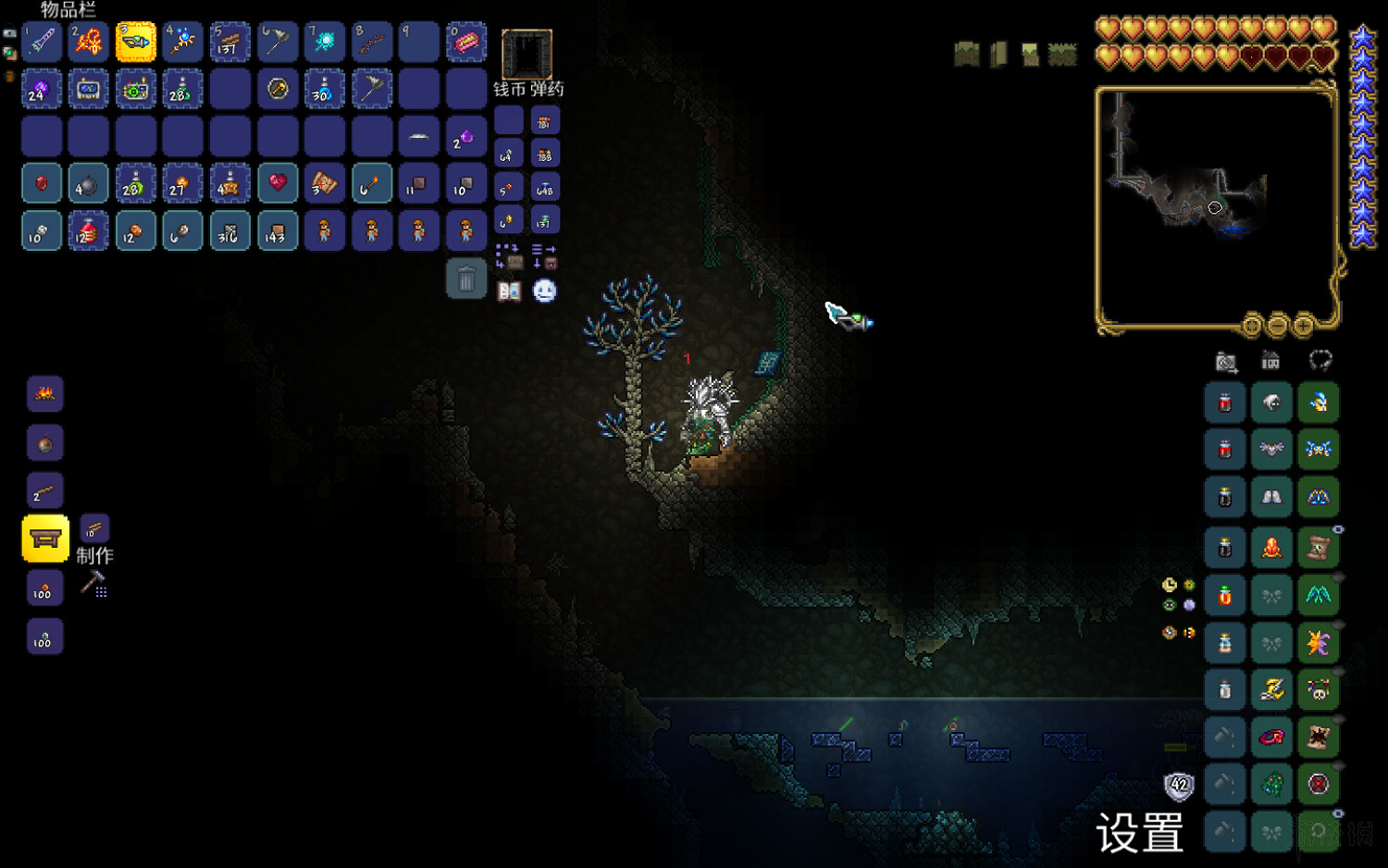Click the defense shield showing 42
1388x868 pixels.
tap(1179, 786)
